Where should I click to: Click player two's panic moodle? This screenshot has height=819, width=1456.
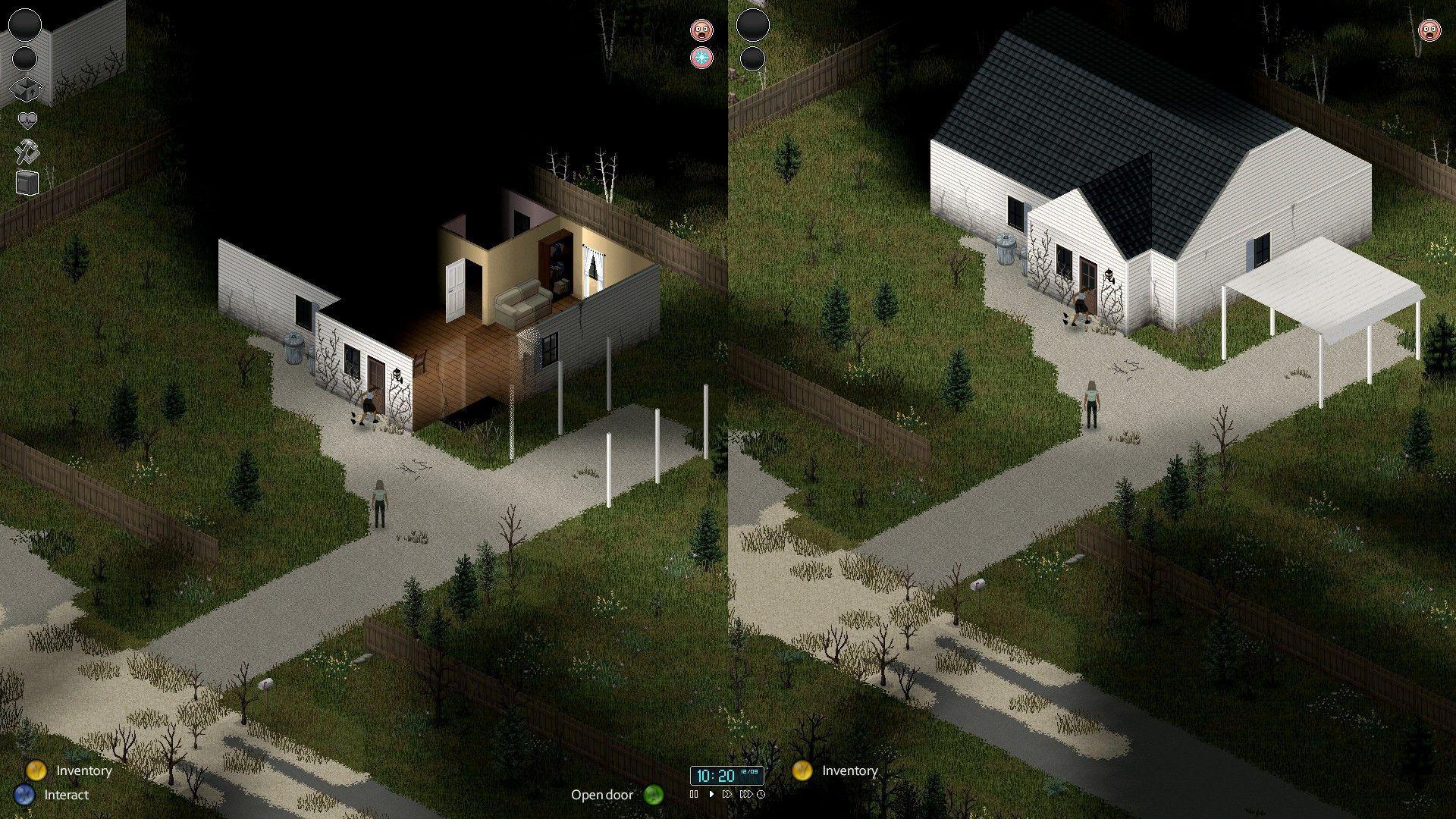pyautogui.click(x=1429, y=32)
